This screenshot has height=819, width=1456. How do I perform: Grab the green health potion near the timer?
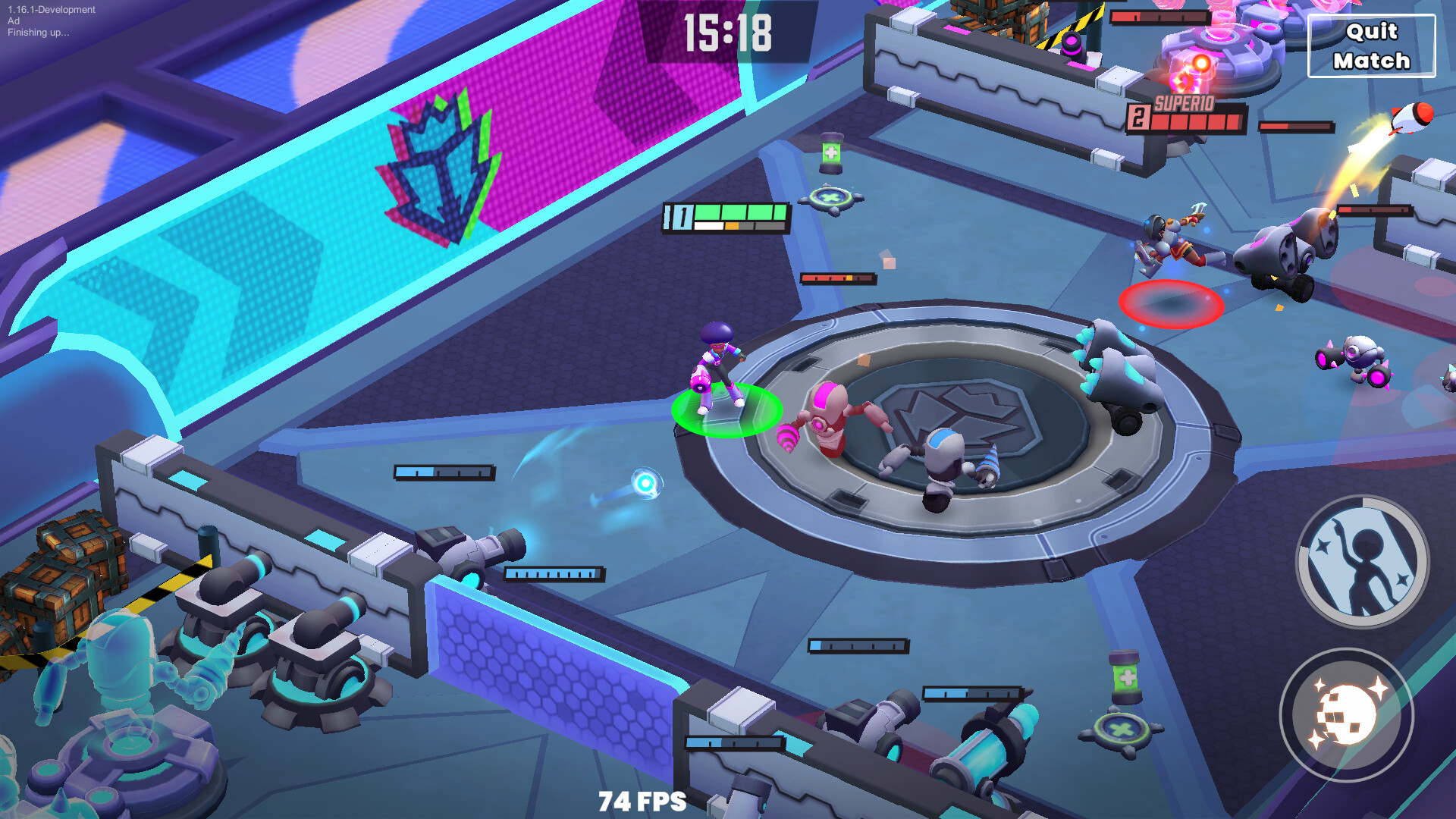829,154
